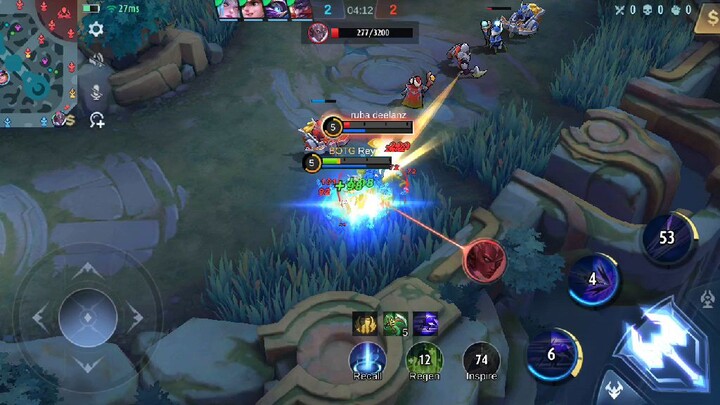
Task: Trigger the skill showing 4 cooldown
Action: (x=592, y=279)
